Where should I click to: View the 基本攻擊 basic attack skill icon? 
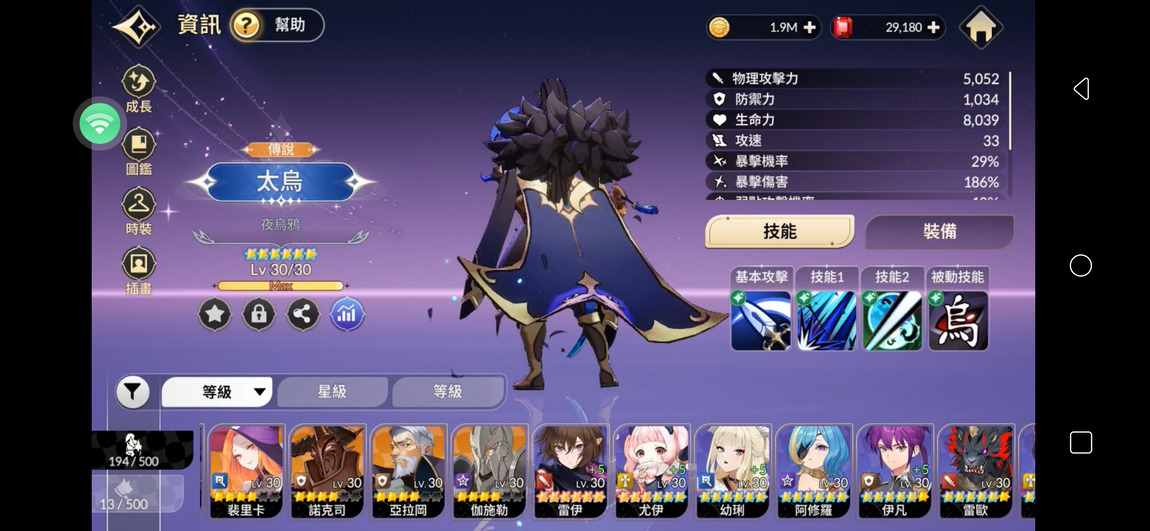(x=761, y=320)
